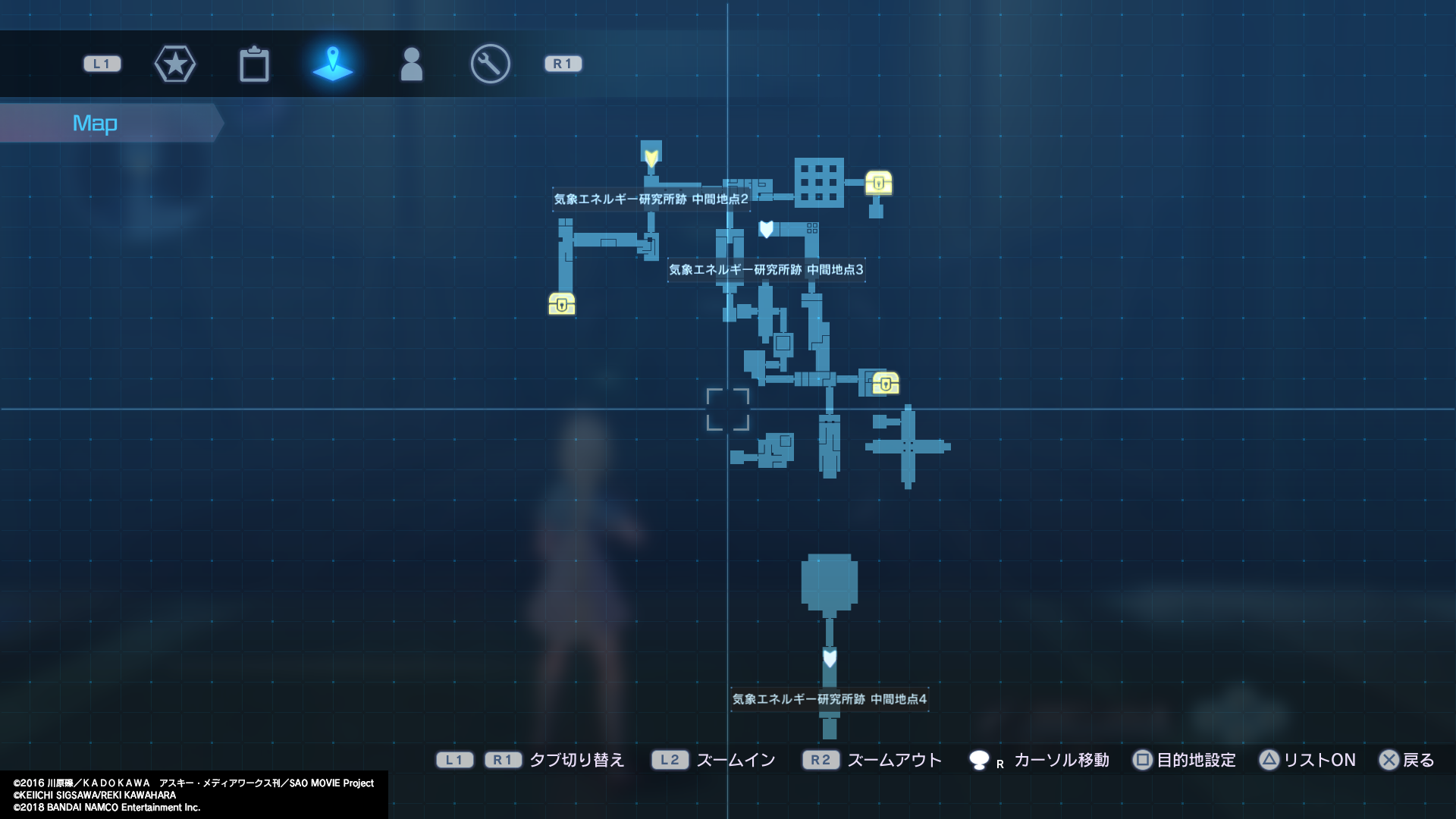The width and height of the screenshot is (1456, 819).
Task: Select the hexagon star tab icon
Action: [175, 64]
